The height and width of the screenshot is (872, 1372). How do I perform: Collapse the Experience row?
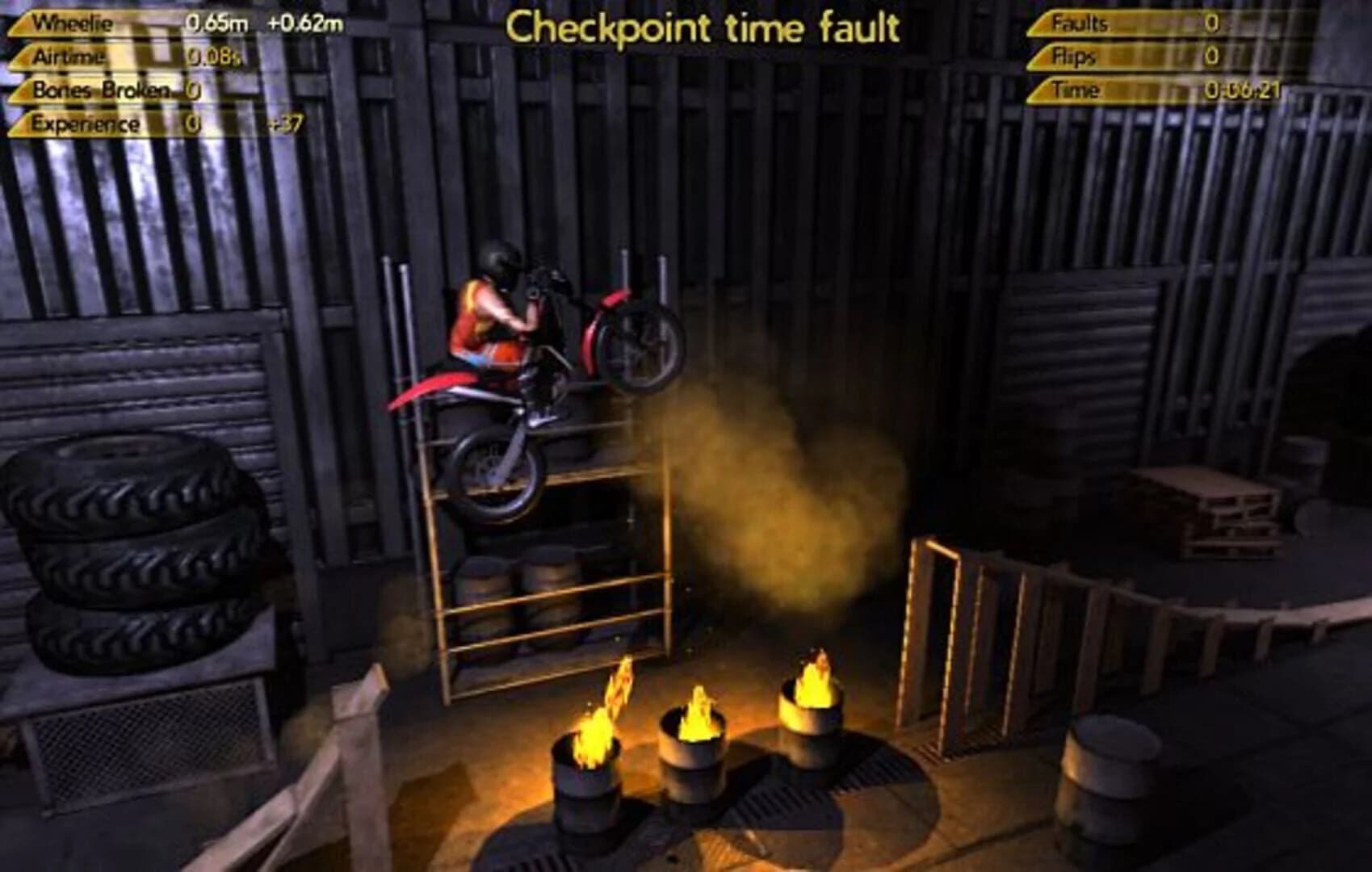(85, 125)
